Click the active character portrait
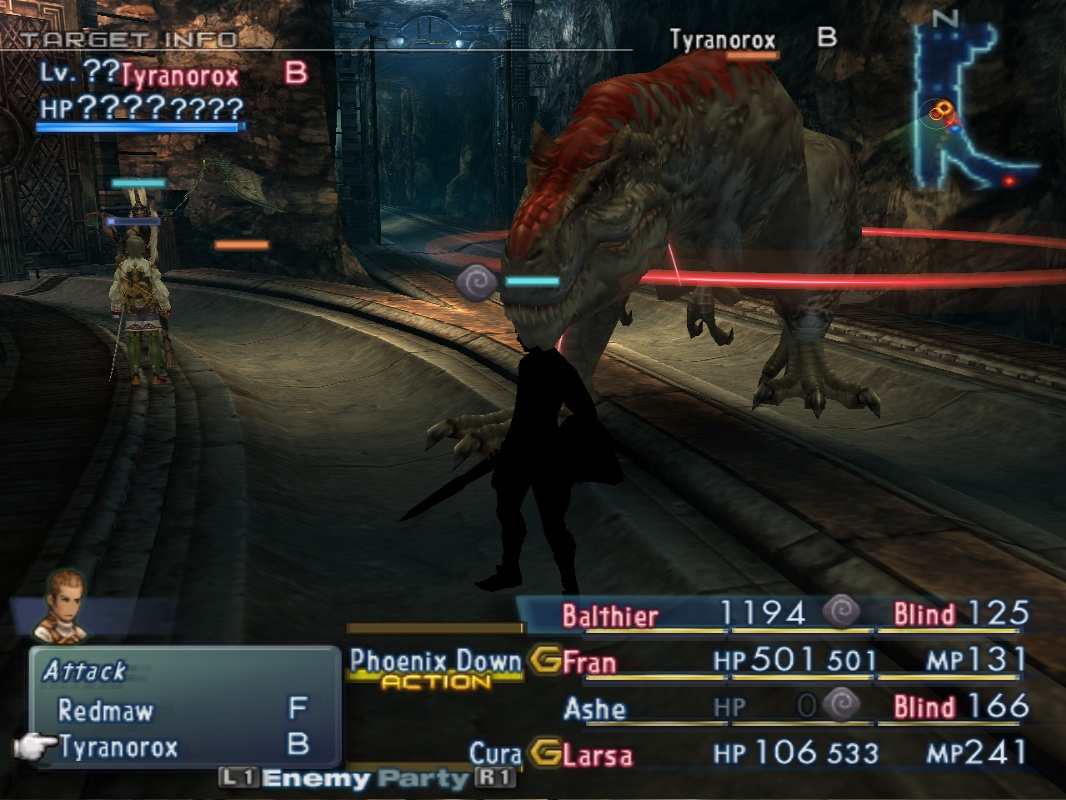Viewport: 1066px width, 800px height. point(60,604)
